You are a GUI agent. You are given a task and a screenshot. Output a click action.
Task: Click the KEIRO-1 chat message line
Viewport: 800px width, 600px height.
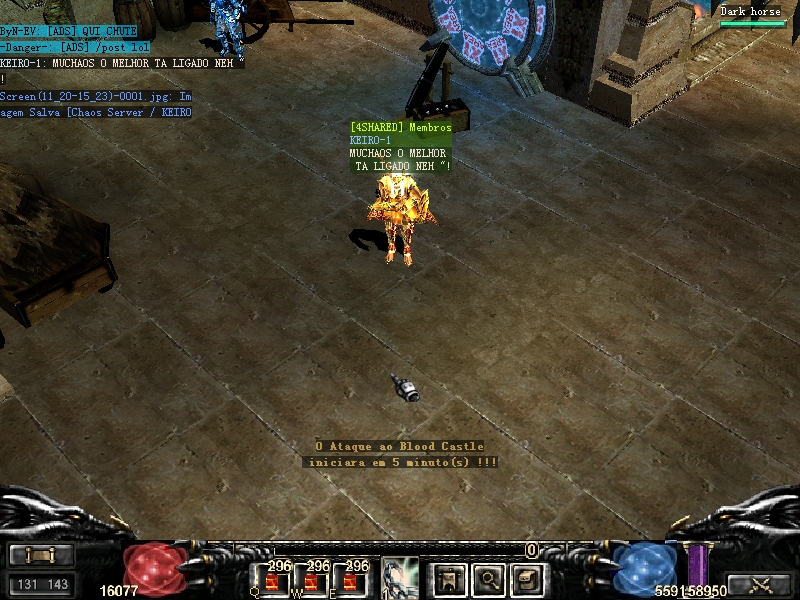pos(120,62)
